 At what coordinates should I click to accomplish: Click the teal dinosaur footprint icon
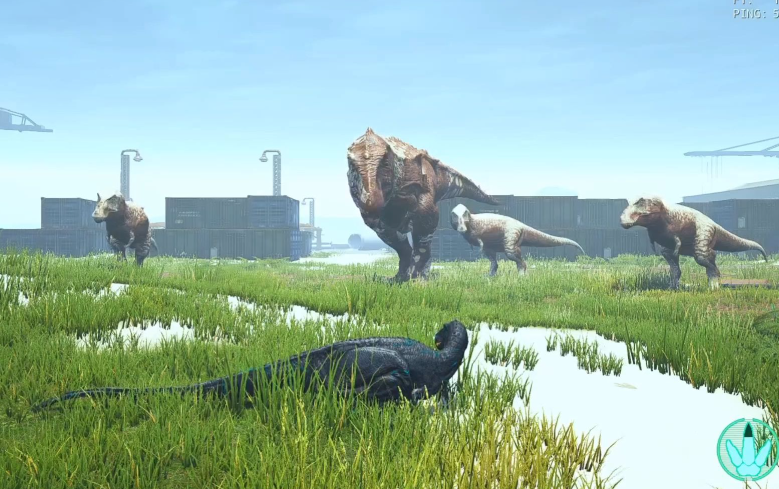747,450
